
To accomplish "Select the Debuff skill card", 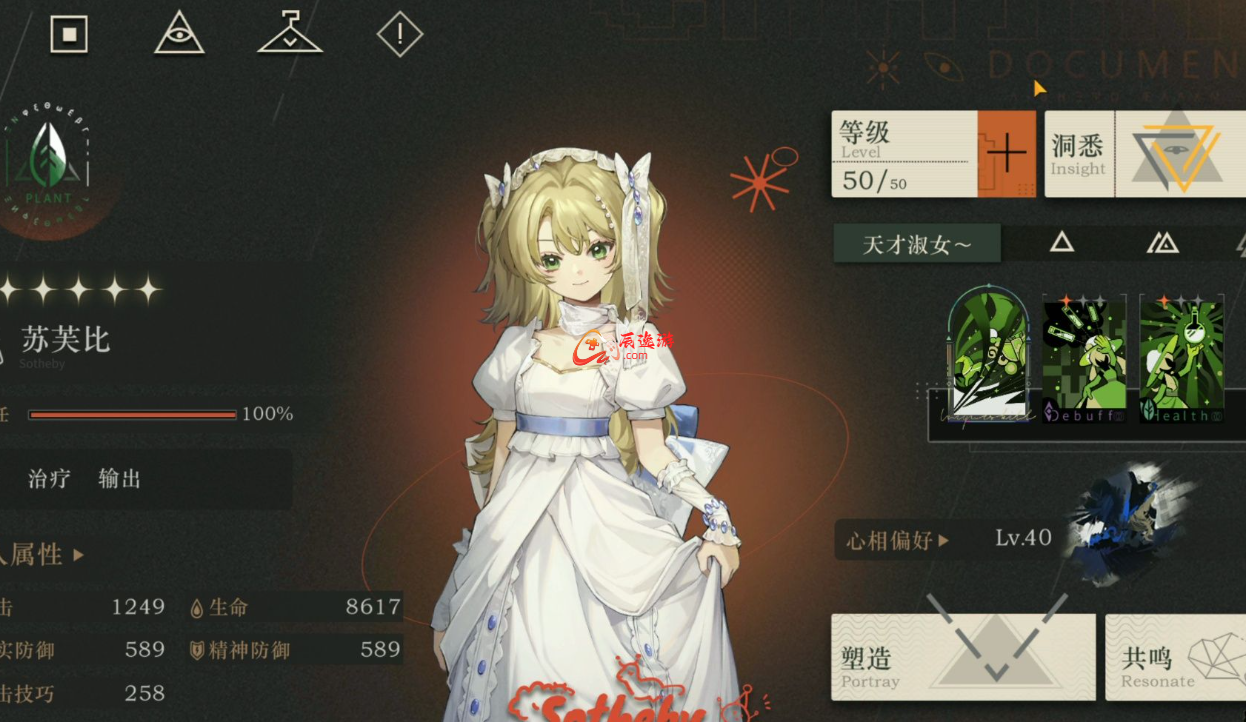I will point(1084,358).
